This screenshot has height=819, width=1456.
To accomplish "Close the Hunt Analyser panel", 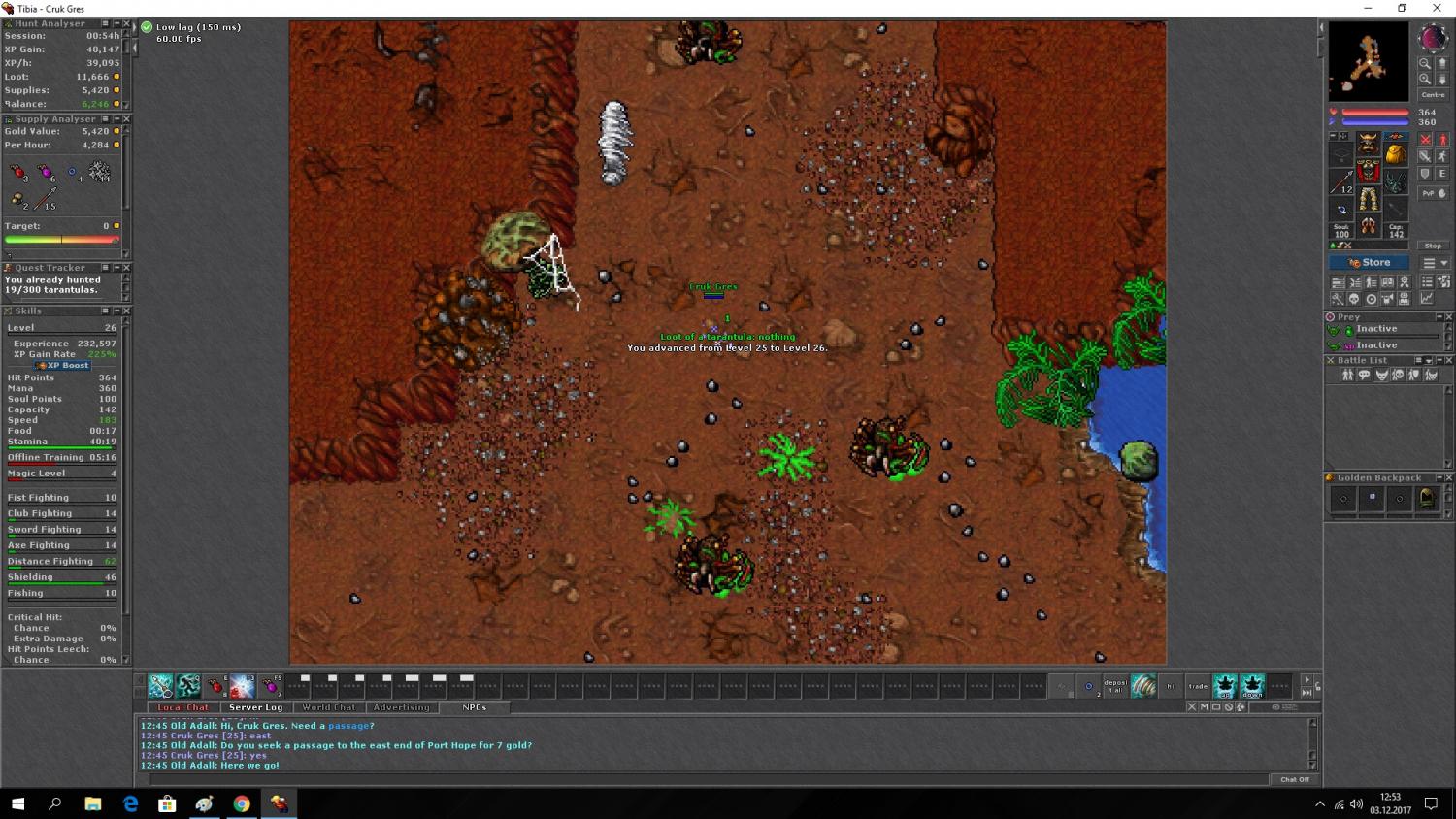I will [126, 23].
